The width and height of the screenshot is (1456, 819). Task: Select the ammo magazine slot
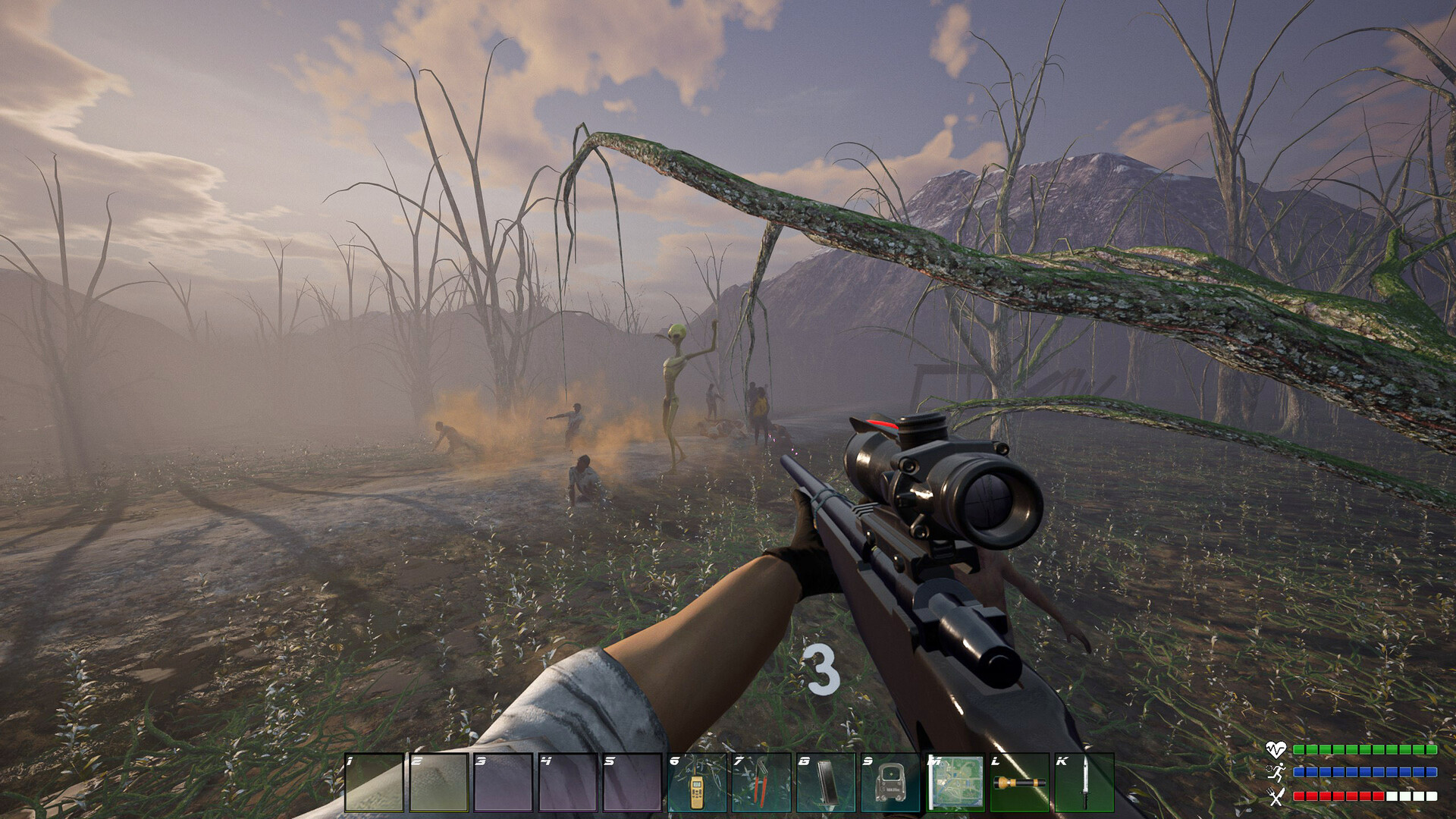coord(826,783)
